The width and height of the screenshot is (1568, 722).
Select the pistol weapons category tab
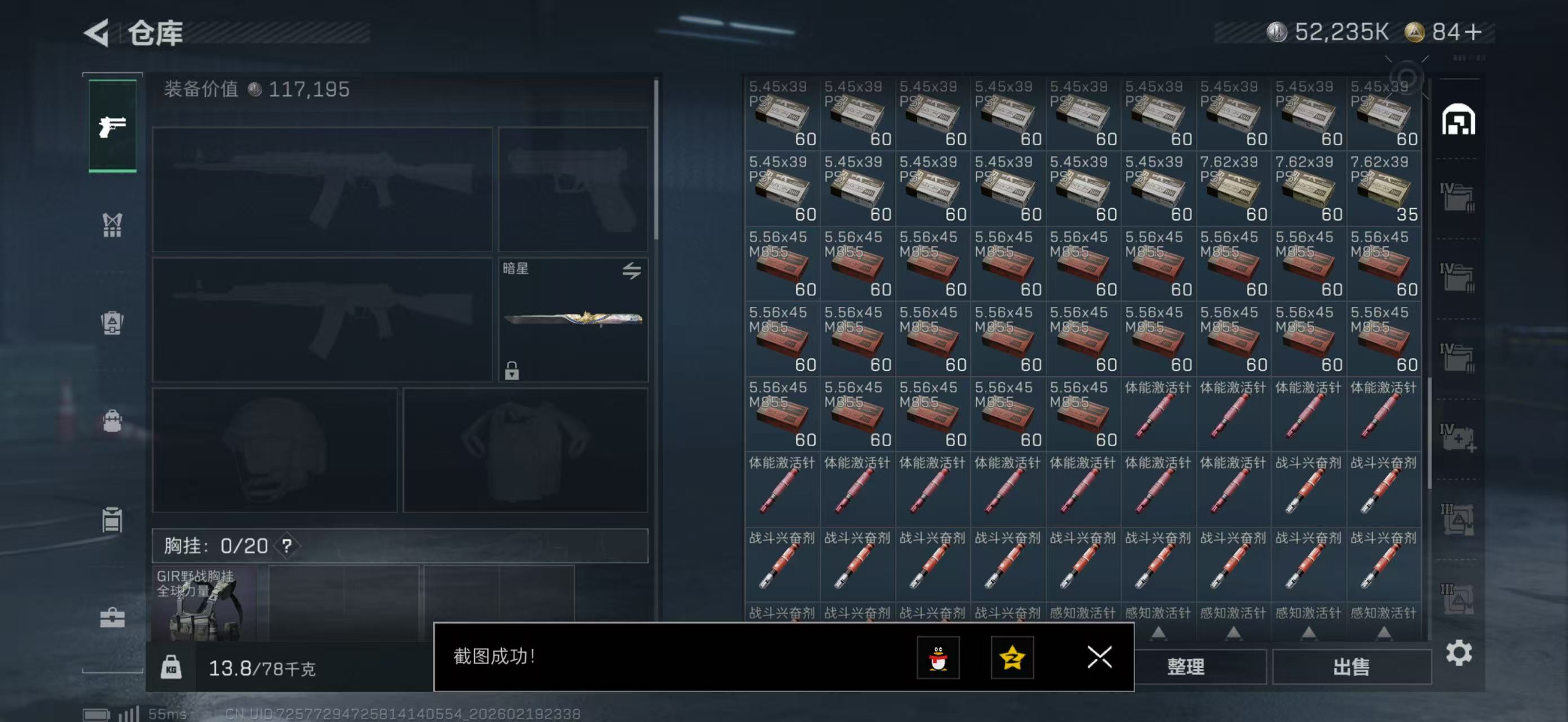[x=113, y=126]
